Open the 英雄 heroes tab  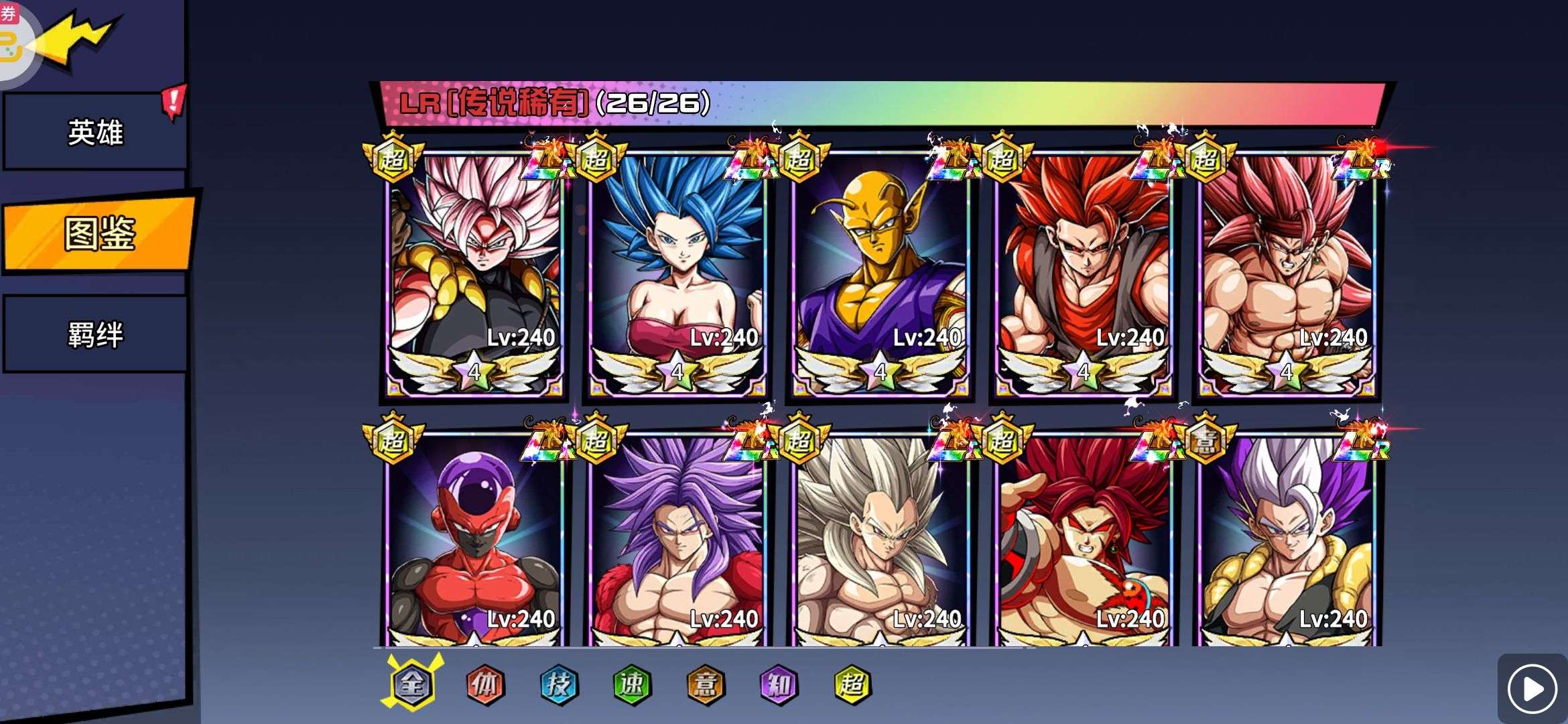pyautogui.click(x=95, y=131)
